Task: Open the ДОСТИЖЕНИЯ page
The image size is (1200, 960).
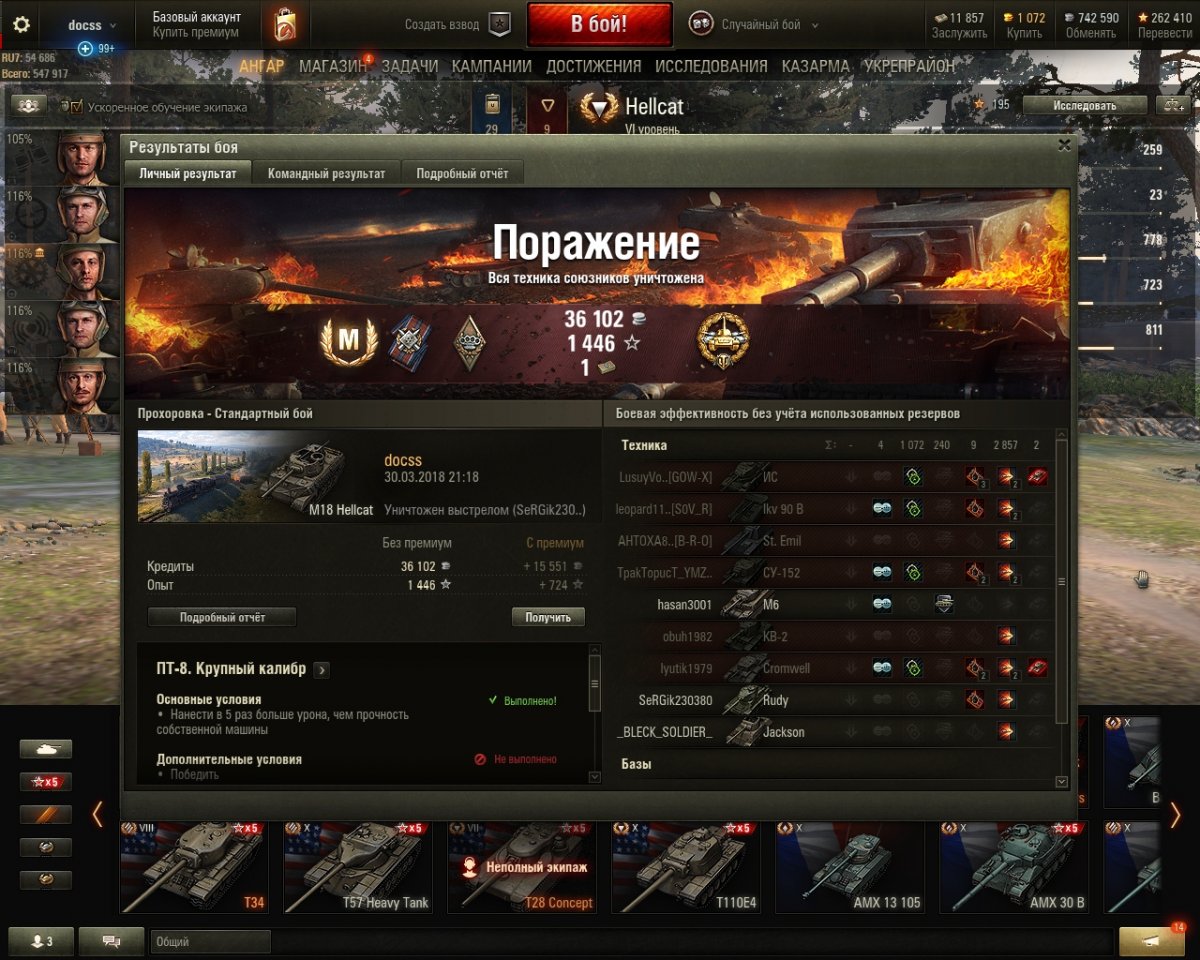Action: [x=593, y=66]
